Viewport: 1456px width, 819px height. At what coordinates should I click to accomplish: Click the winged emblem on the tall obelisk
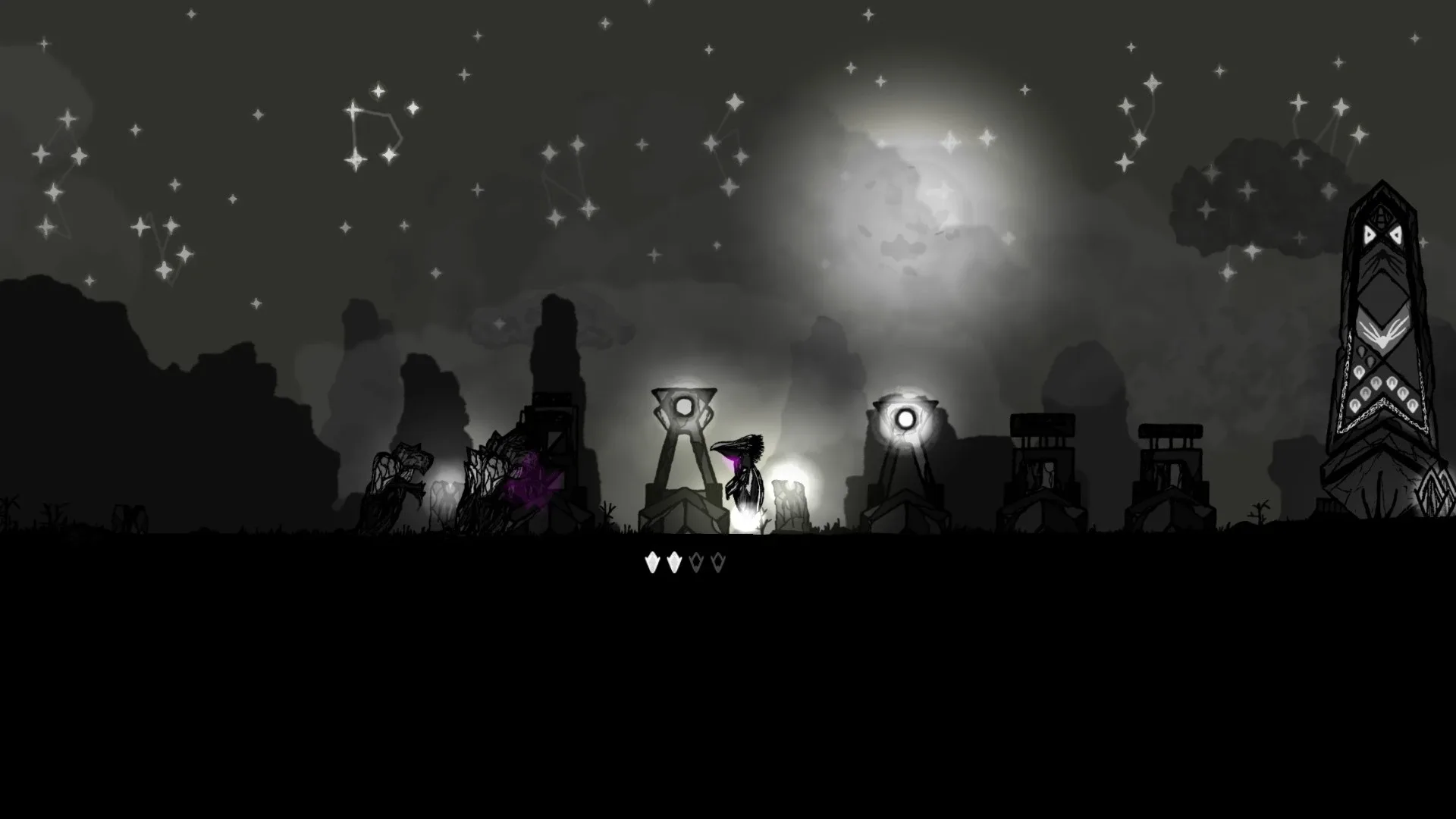(x=1382, y=332)
